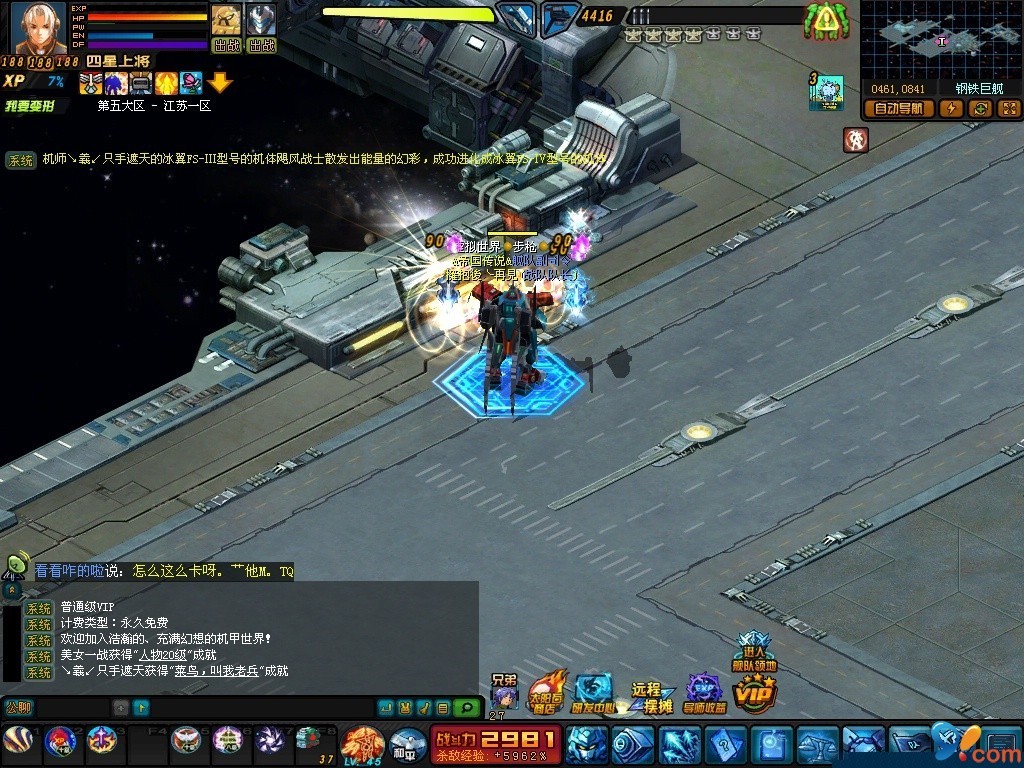
Task: Click the 自动导航 auto-navigation button
Action: [898, 109]
